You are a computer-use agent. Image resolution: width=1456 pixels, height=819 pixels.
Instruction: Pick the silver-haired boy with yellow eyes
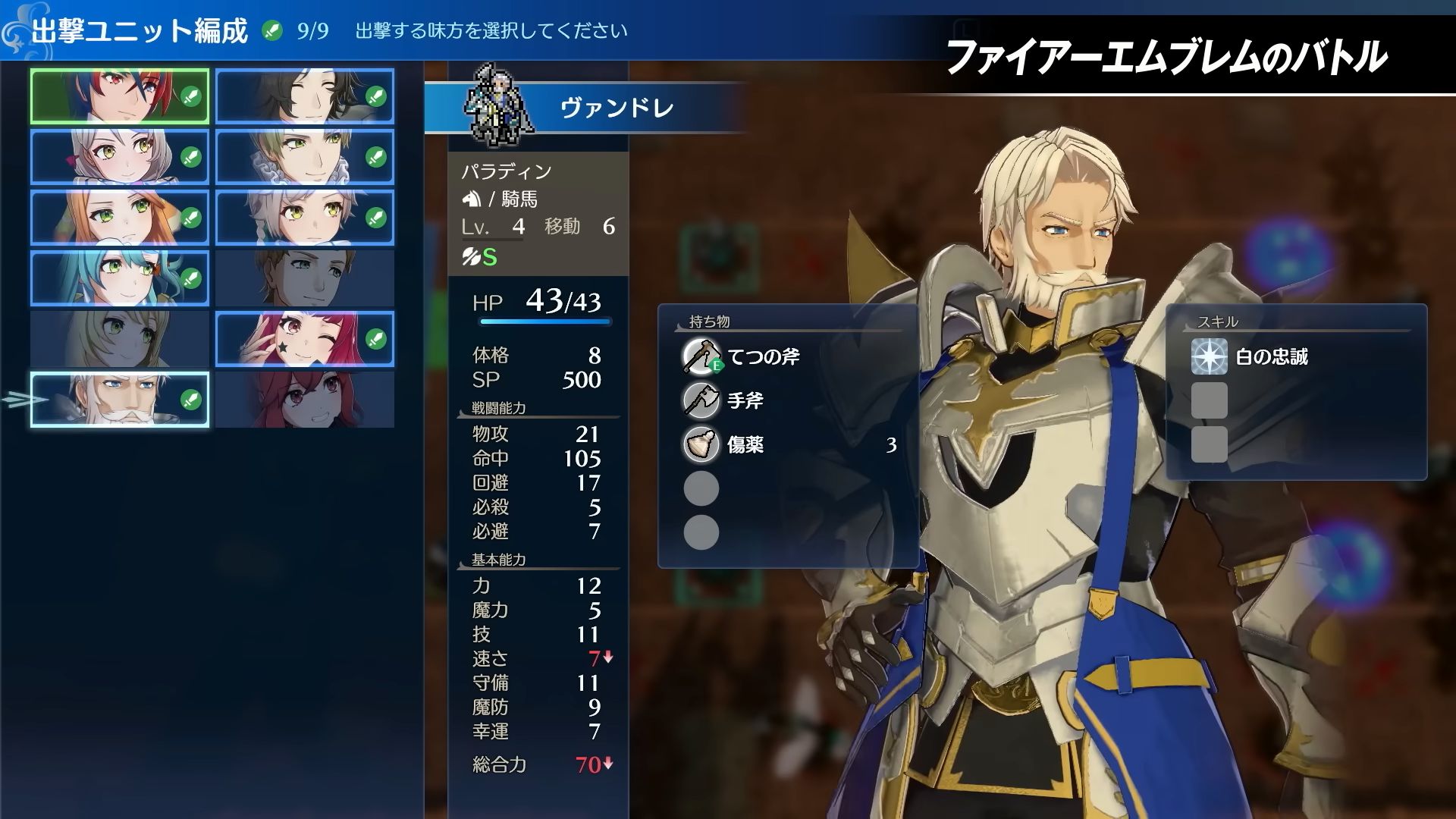coord(305,218)
